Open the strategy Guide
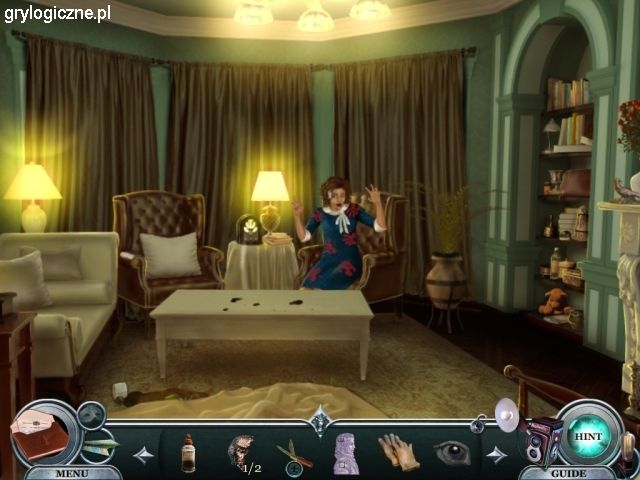This screenshot has height=480, width=640. [569, 473]
